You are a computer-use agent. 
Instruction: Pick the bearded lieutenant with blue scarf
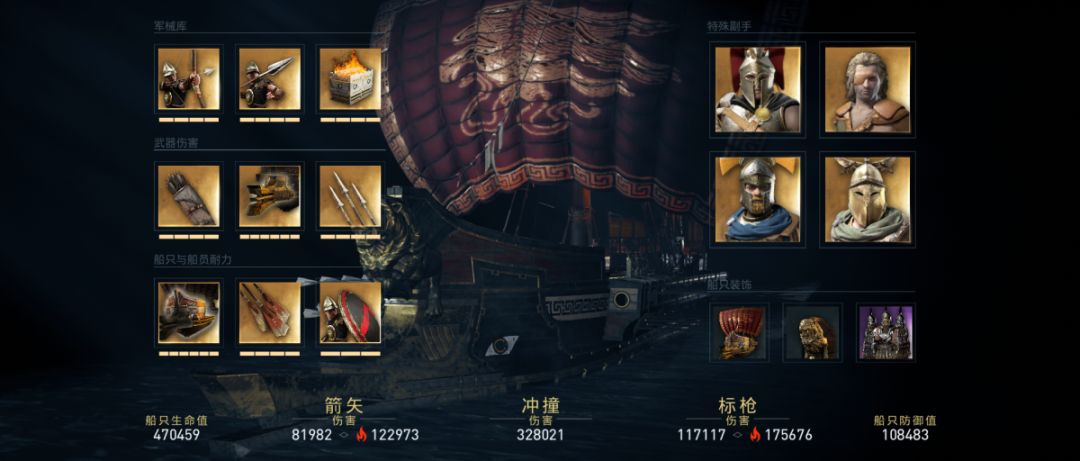point(758,199)
